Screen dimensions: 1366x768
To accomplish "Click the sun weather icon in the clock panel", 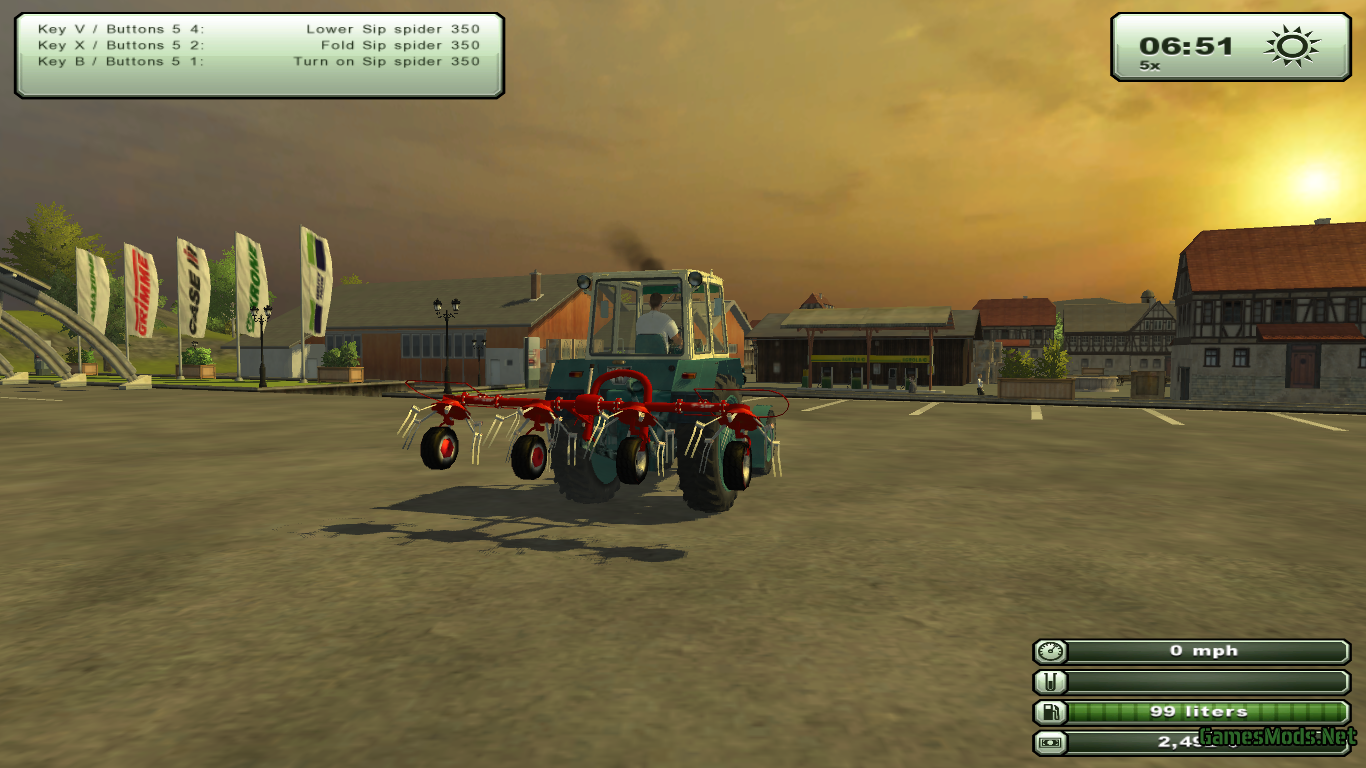I will click(1290, 44).
